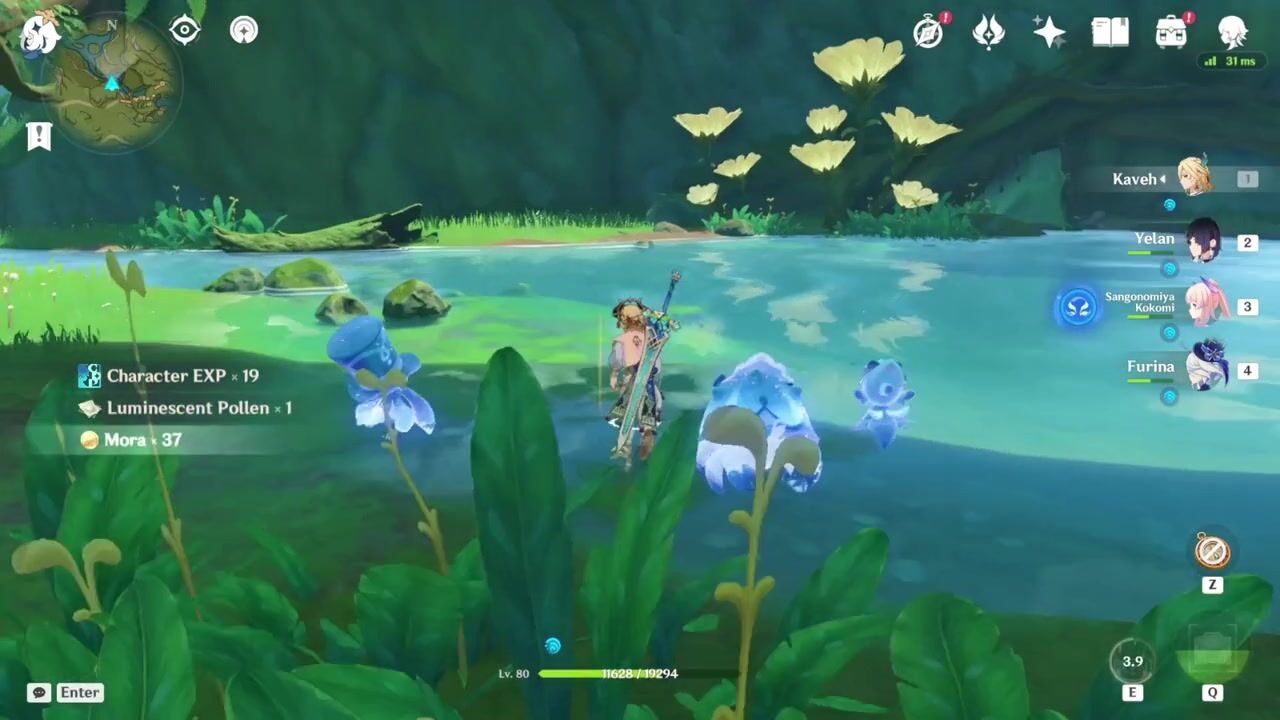1280x720 pixels.
Task: Open the Adventurer Handbook book icon
Action: 1110,32
